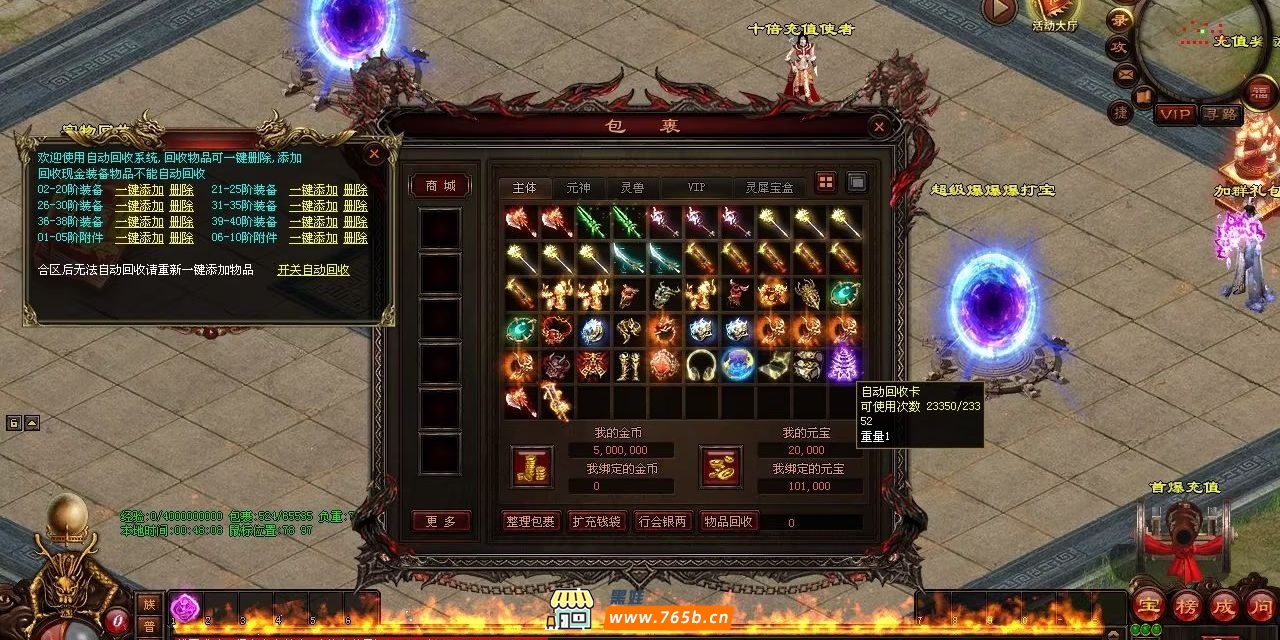Click the 更多 button

(x=440, y=521)
